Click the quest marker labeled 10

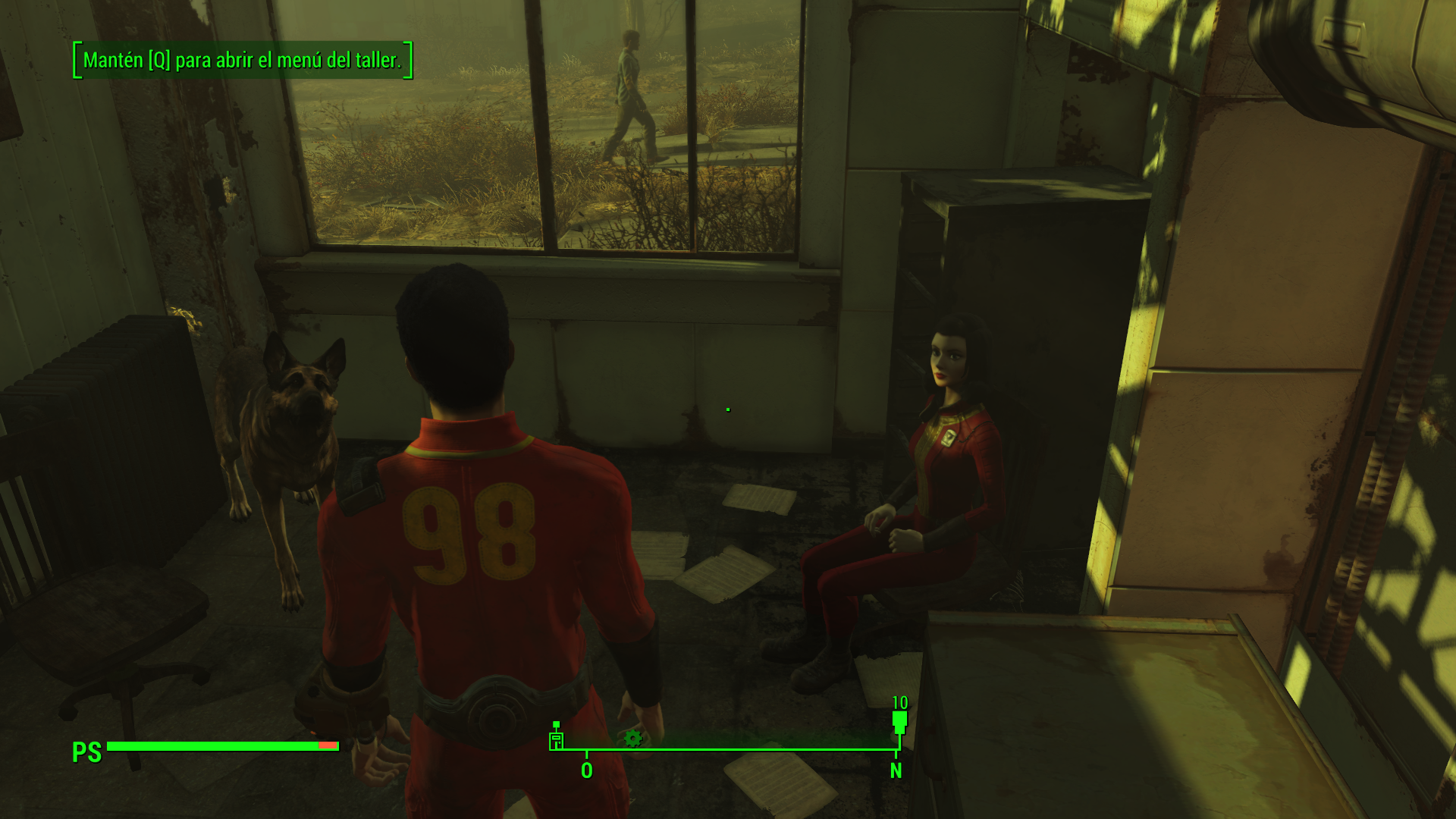coord(899,720)
